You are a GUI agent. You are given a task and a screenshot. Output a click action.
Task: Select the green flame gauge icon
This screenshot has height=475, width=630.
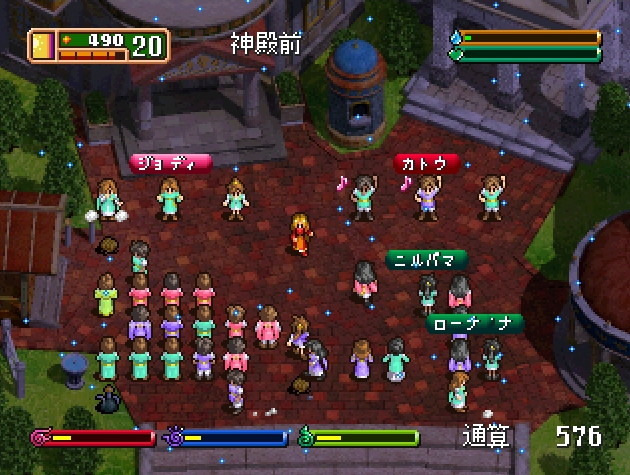coord(306,437)
